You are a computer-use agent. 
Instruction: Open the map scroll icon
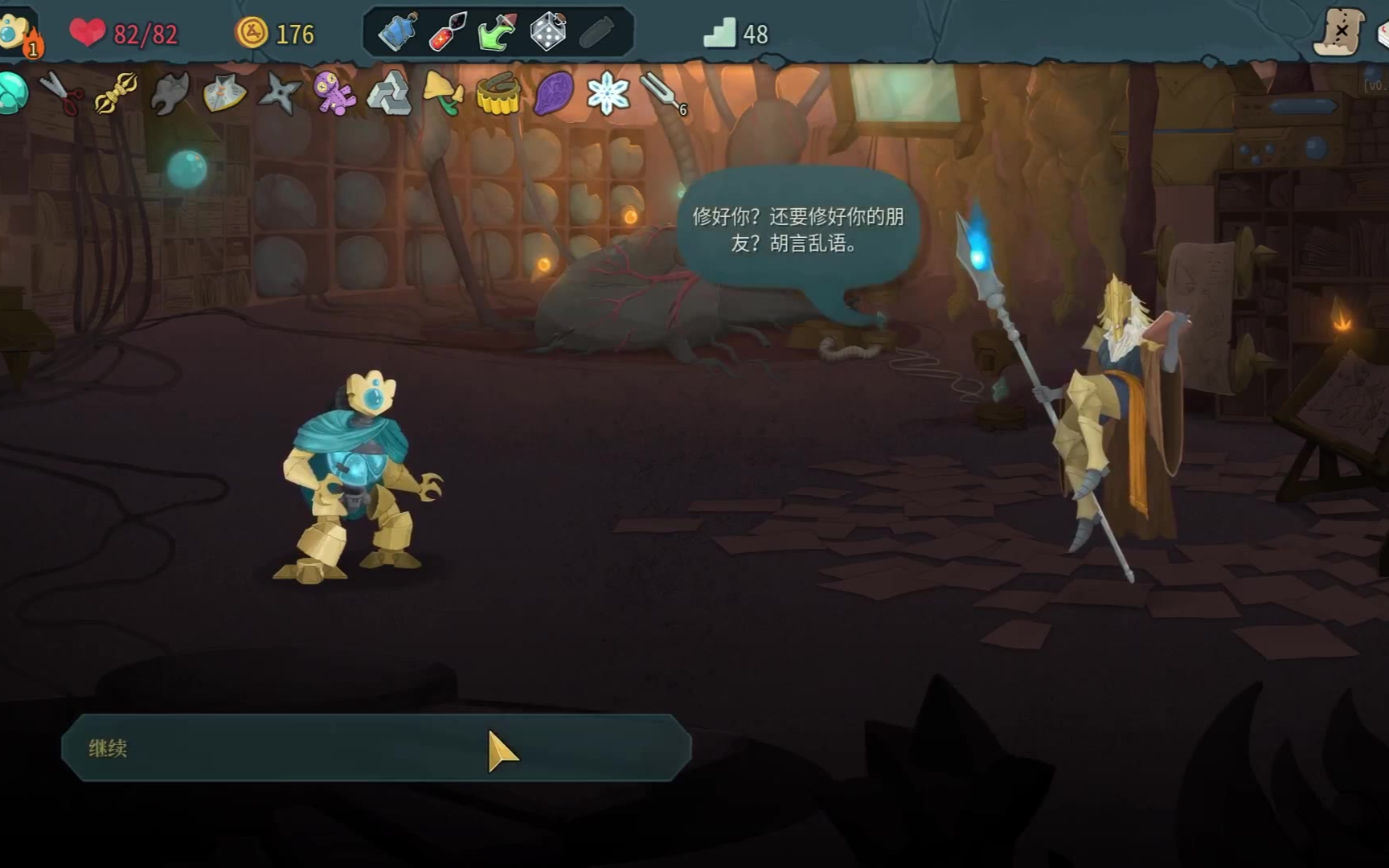pos(1339,32)
